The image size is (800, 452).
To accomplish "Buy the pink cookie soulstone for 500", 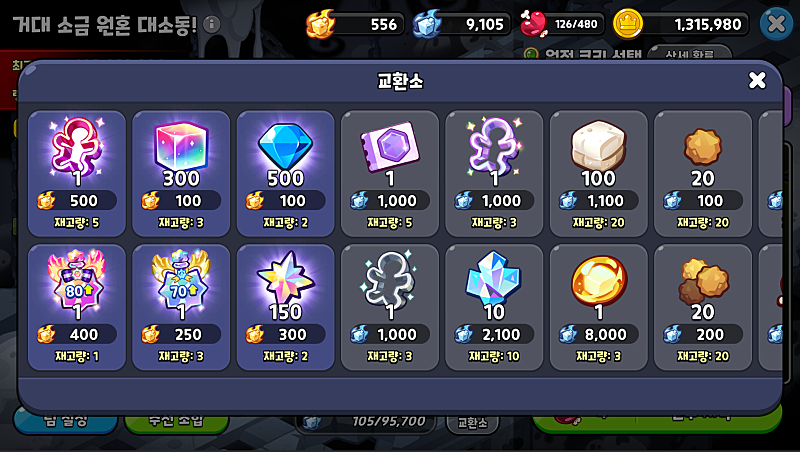I will coord(77,172).
